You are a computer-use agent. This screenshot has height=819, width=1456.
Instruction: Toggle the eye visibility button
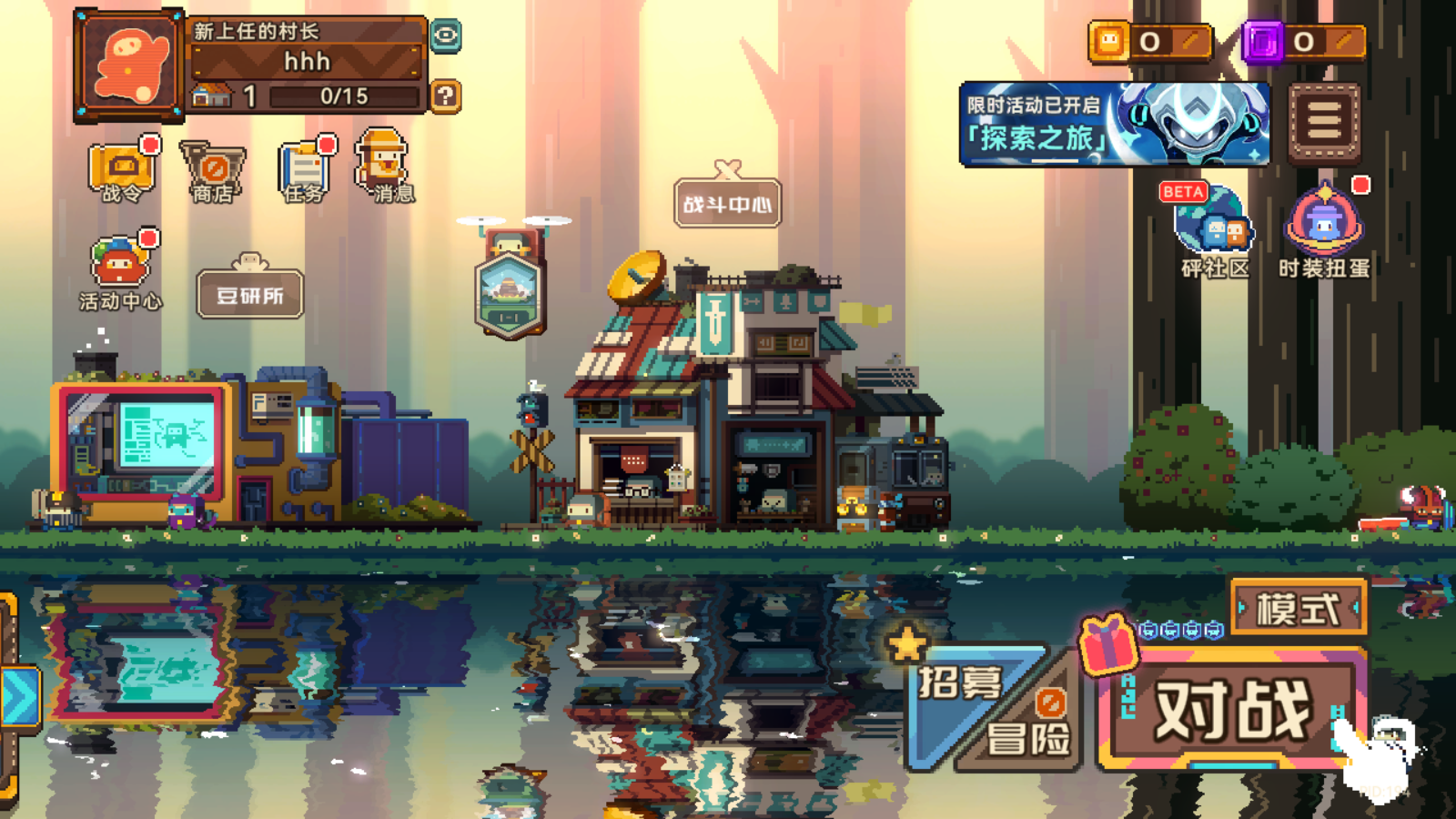(x=445, y=36)
